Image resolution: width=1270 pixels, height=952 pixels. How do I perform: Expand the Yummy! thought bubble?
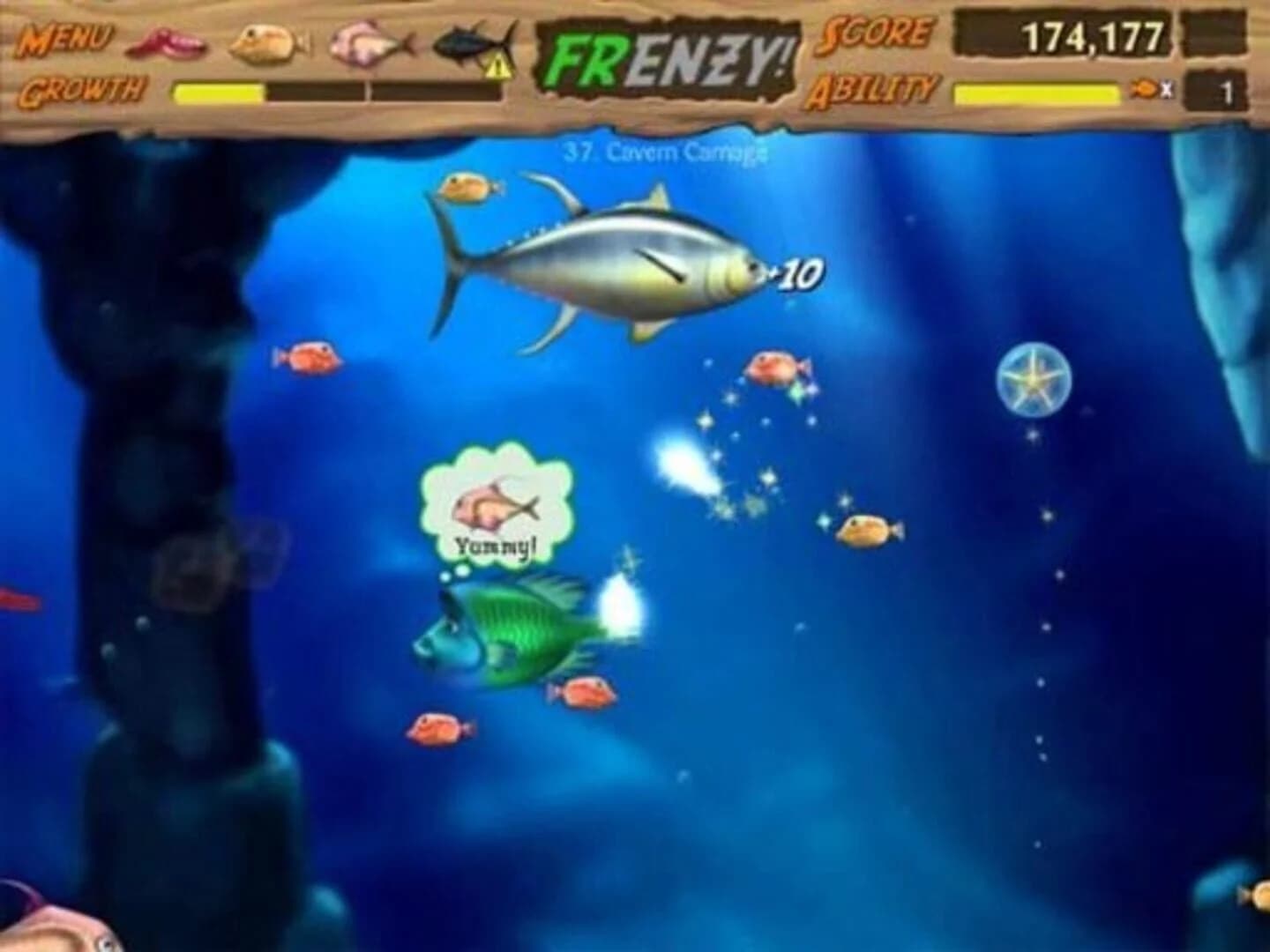pos(498,507)
